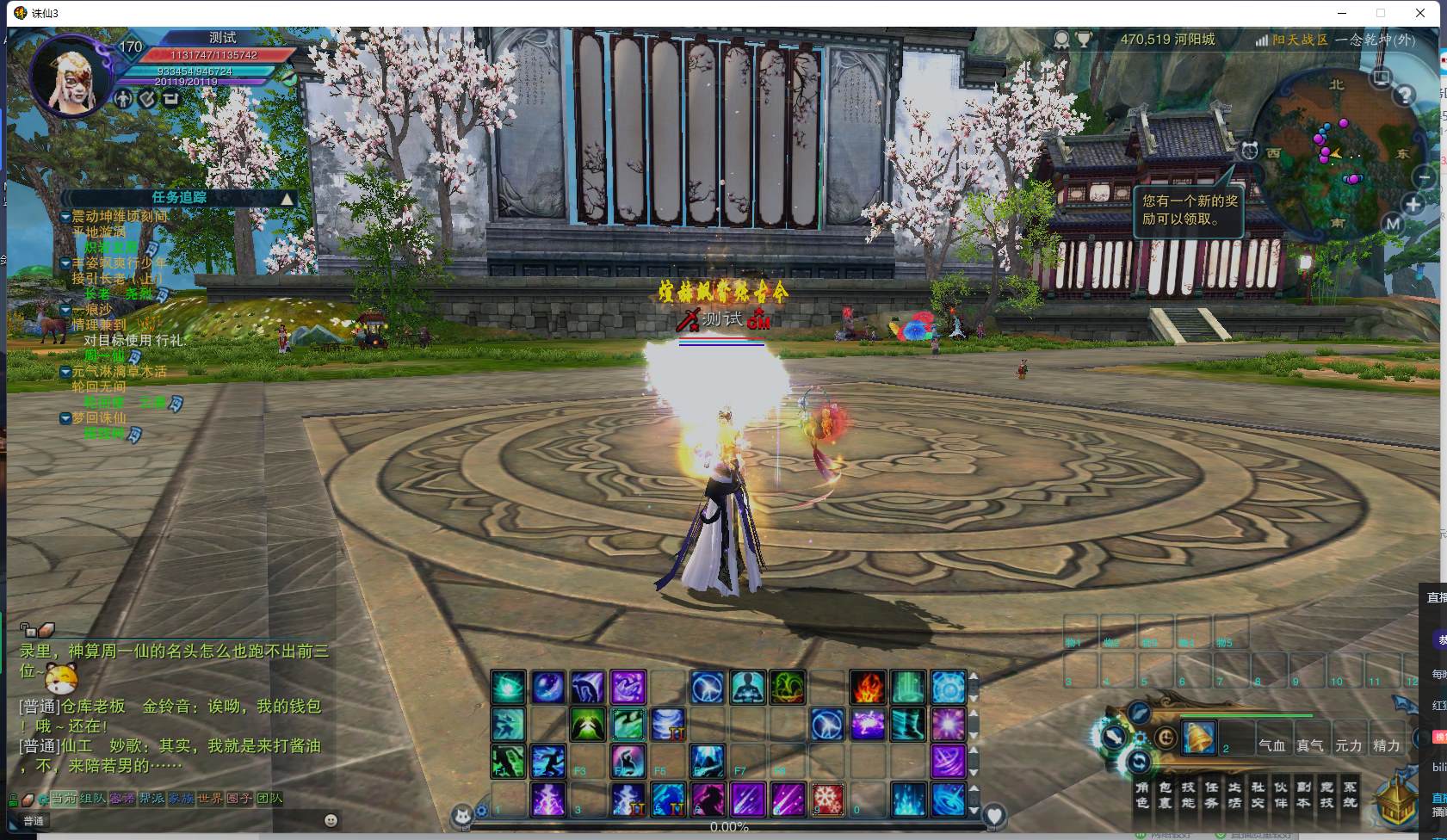This screenshot has height=840, width=1447.
Task: Activate the snowflake skill on the hotbar
Action: click(x=828, y=799)
